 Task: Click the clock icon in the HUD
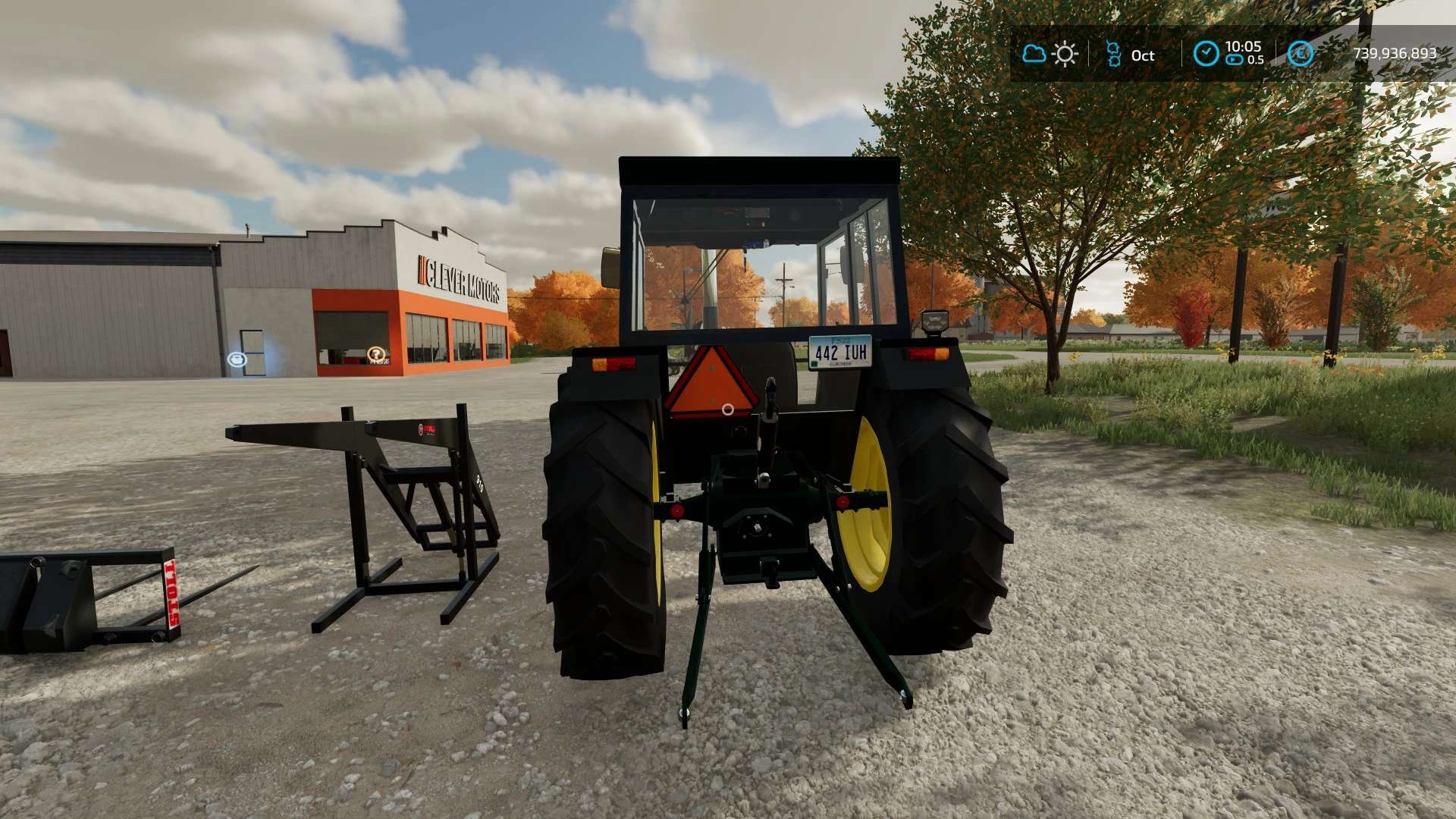click(1206, 54)
